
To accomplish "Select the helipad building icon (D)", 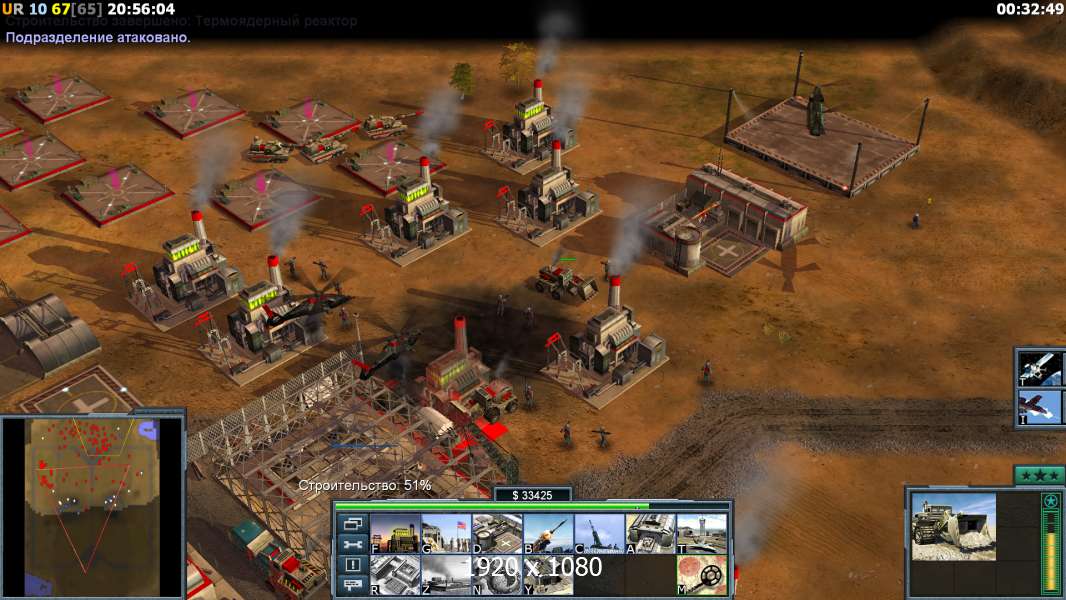I will 497,533.
